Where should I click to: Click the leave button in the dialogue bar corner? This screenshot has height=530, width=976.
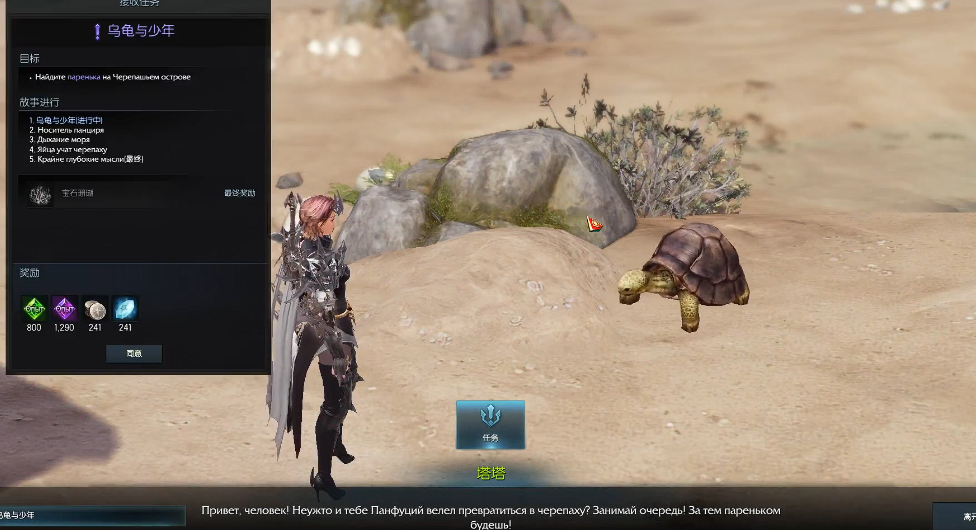[x=955, y=515]
